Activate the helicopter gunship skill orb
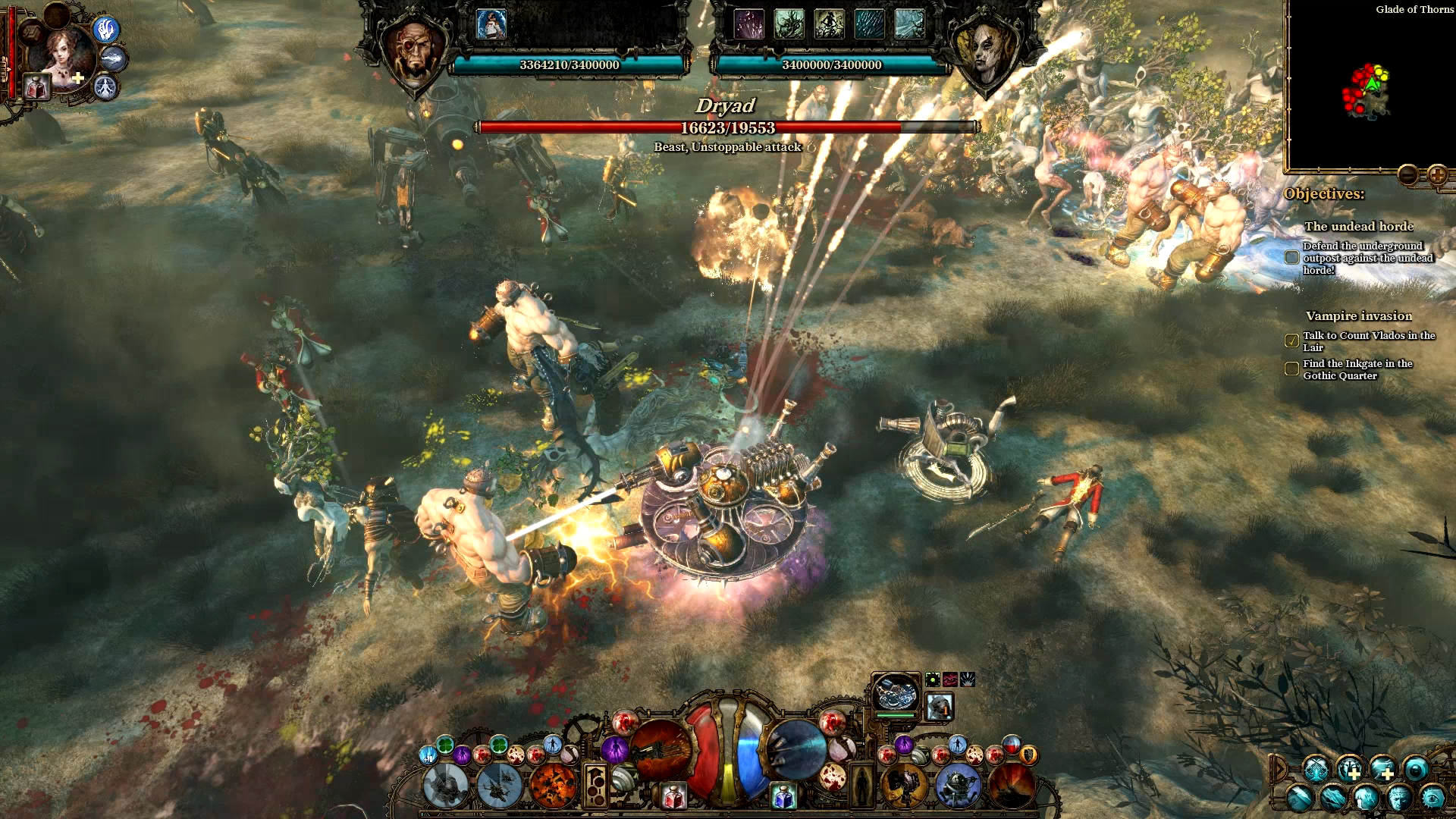This screenshot has height=819, width=1456. pyautogui.click(x=499, y=785)
